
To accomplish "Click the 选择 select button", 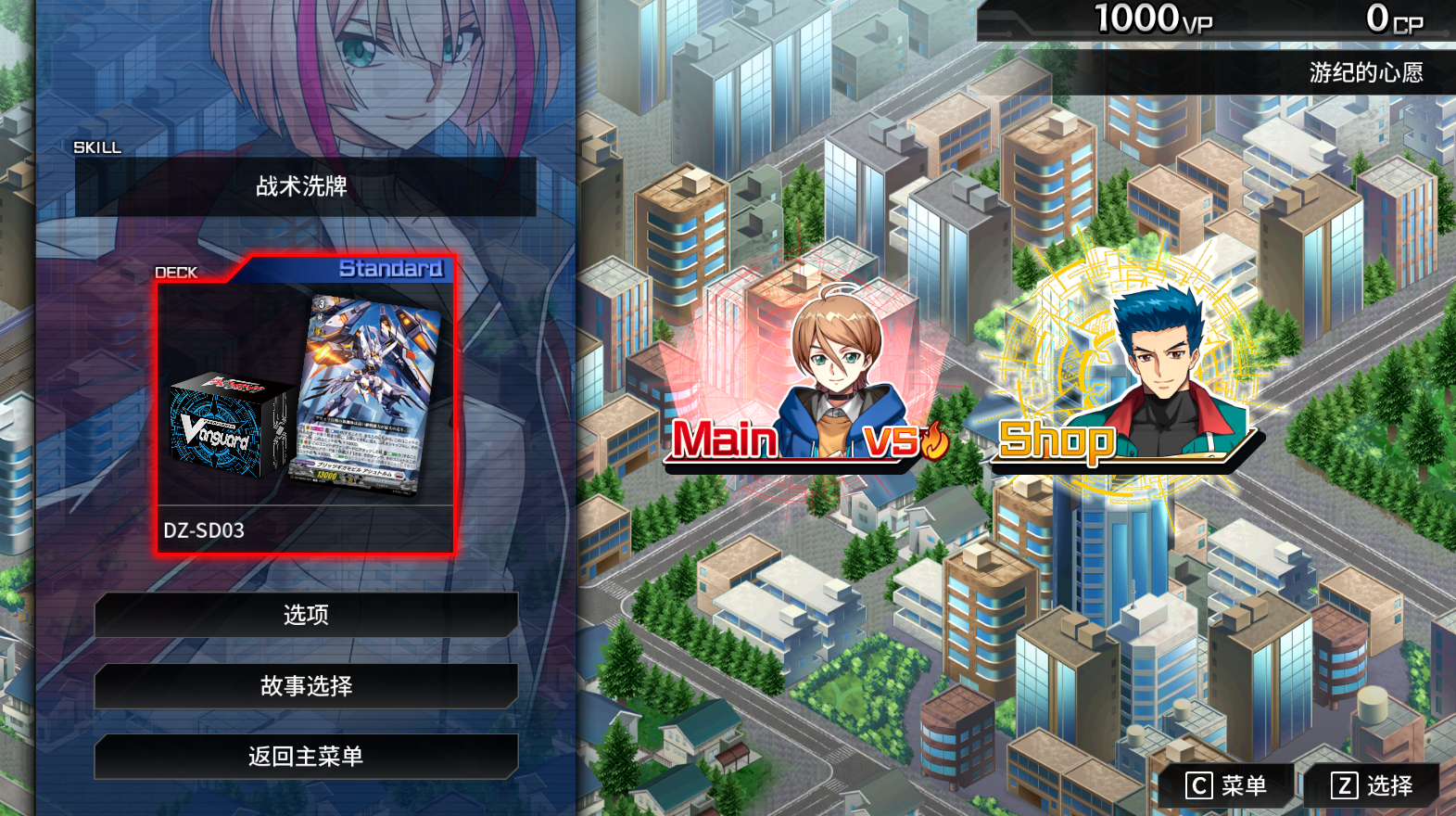I will click(x=1373, y=786).
